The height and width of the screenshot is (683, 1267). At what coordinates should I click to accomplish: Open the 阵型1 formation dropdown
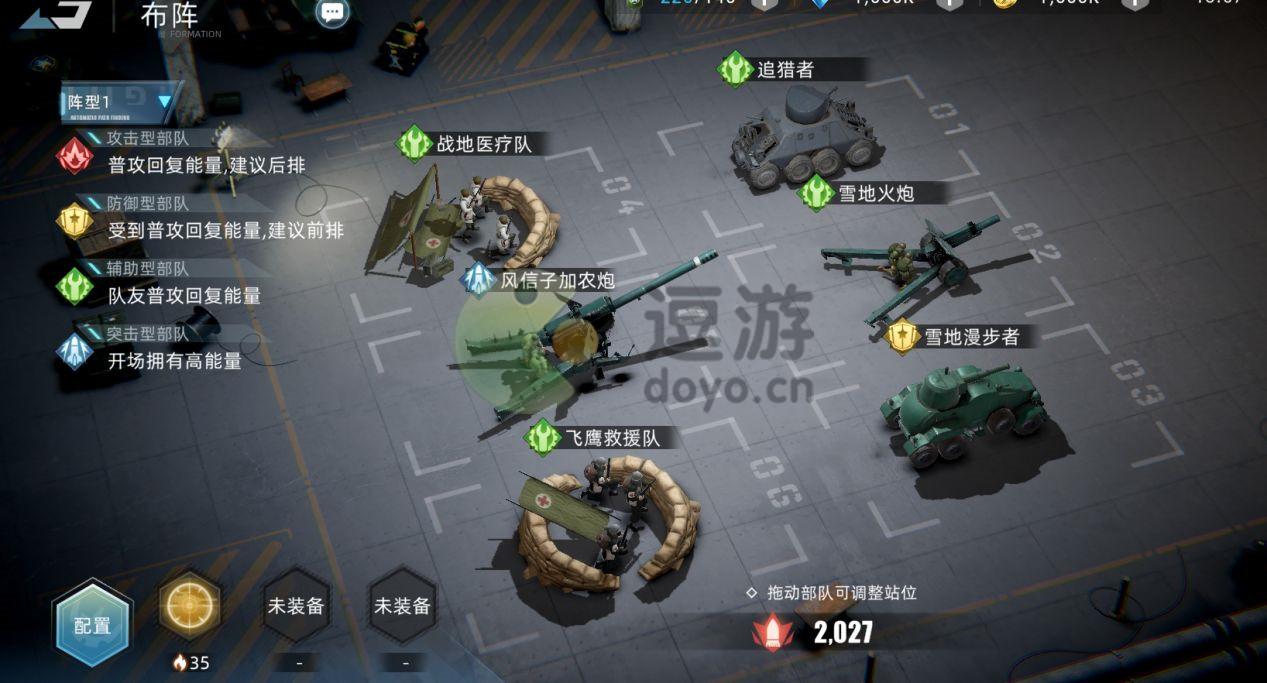(x=120, y=102)
